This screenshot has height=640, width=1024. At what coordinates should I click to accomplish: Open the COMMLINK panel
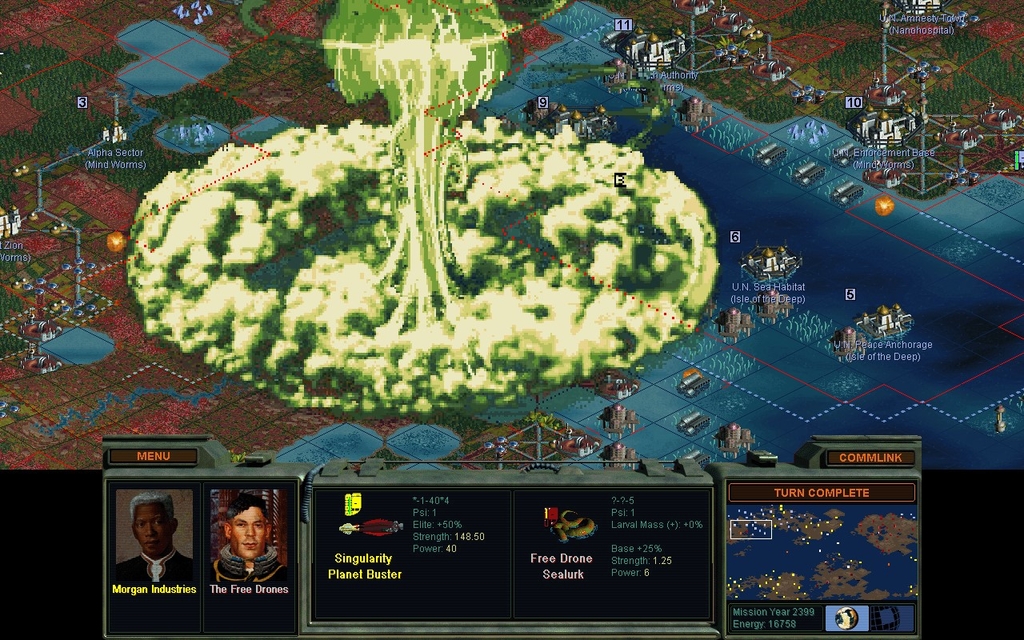(870, 457)
